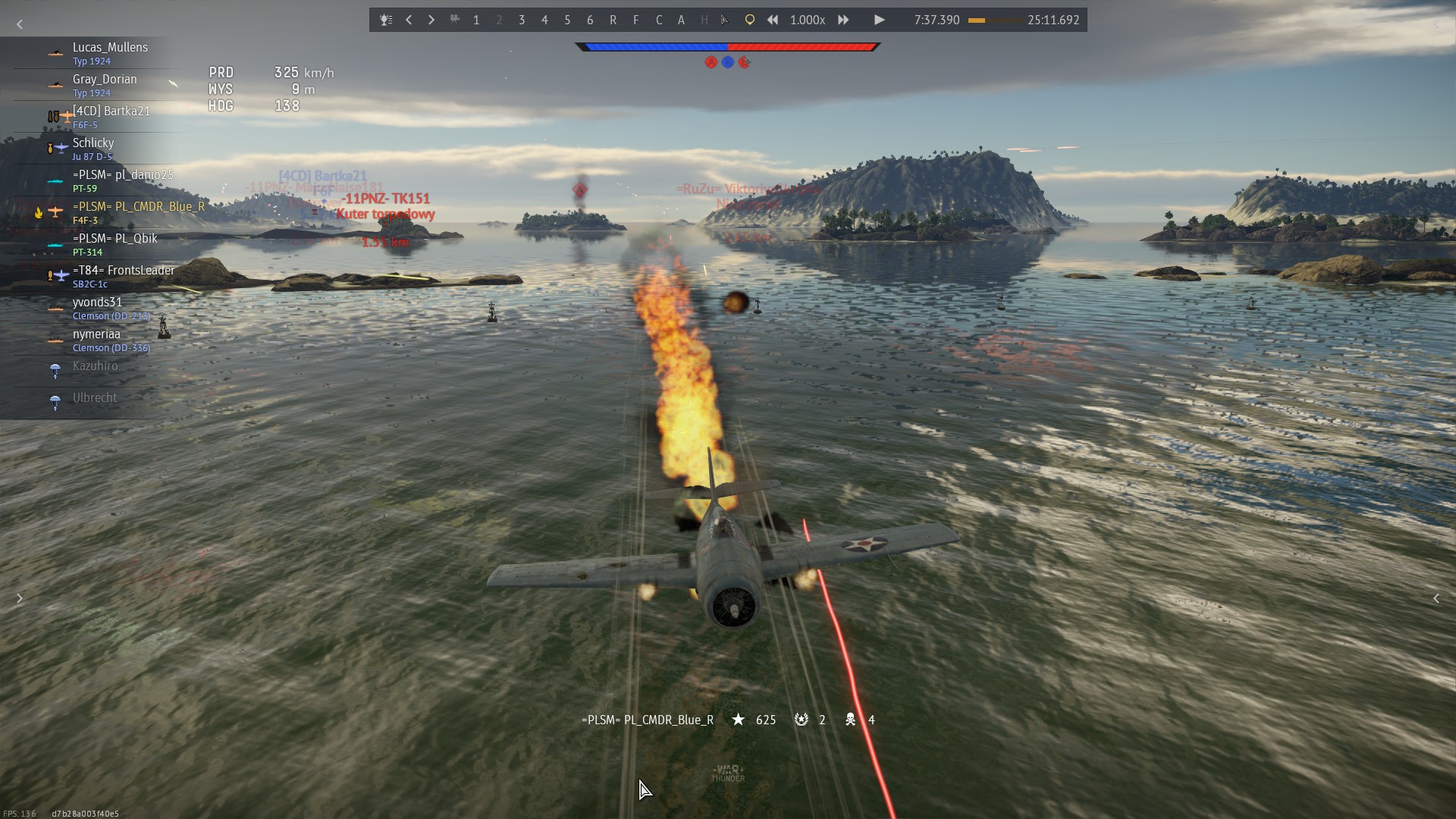Image resolution: width=1456 pixels, height=819 pixels.
Task: Collapse the player list with top-left arrow
Action: (20, 25)
